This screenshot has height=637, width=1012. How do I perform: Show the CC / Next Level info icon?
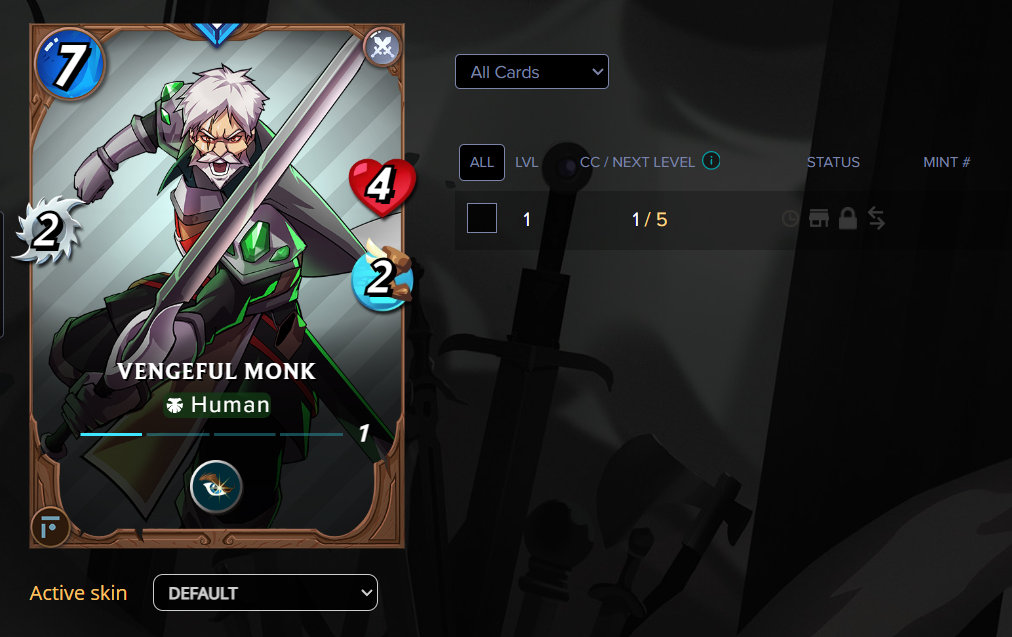(x=711, y=161)
